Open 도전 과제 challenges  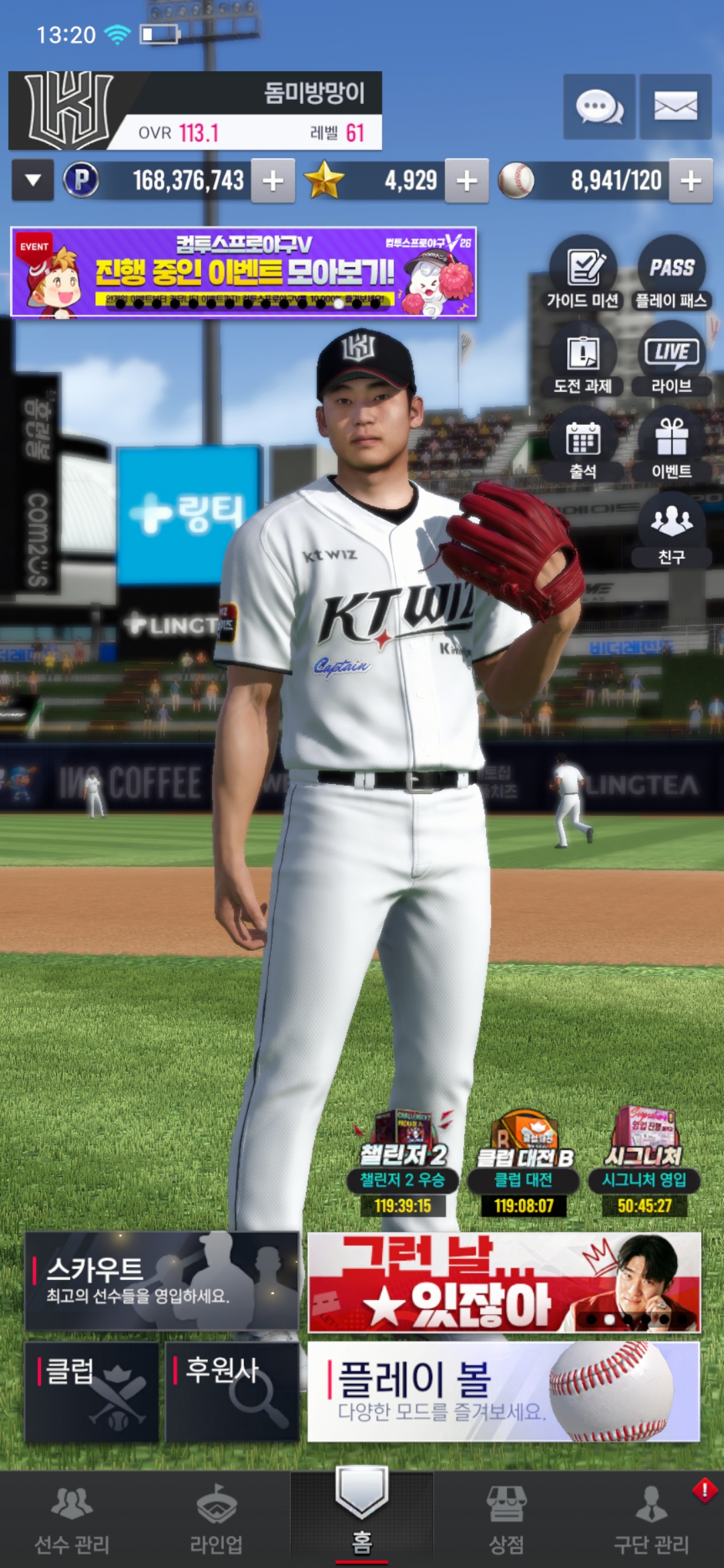[x=583, y=359]
